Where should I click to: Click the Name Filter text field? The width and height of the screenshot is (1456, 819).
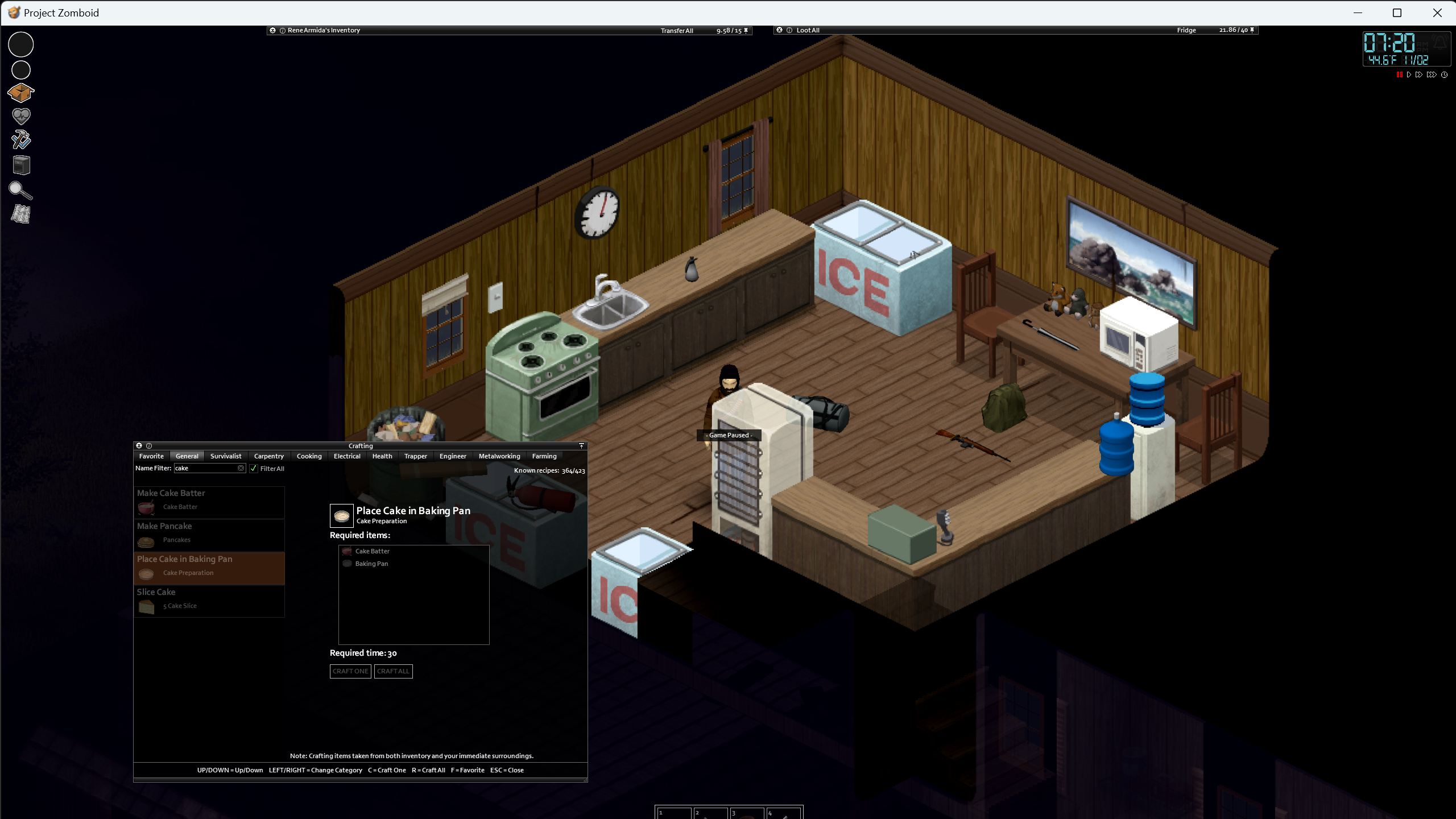tap(206, 468)
